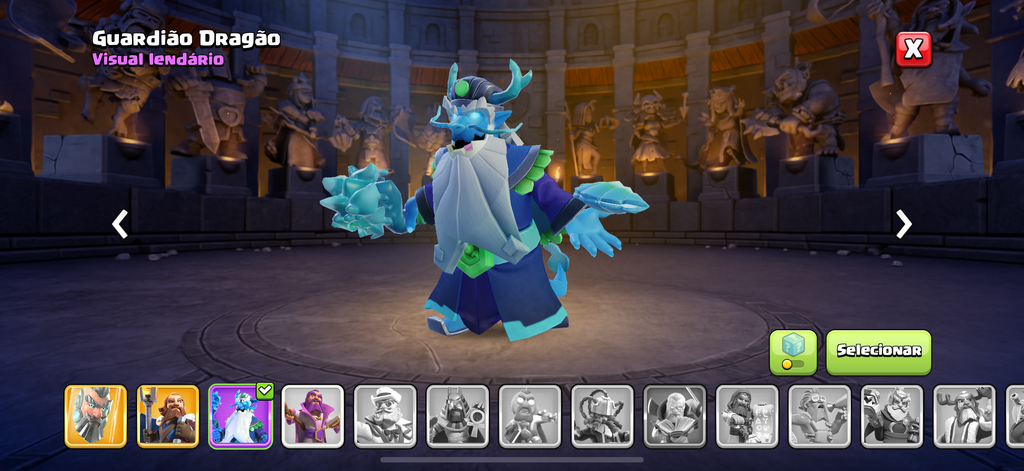Screen dimensions: 1024x471
Task: Select the purple Dragon Warden skin thumbnail
Action: point(240,416)
